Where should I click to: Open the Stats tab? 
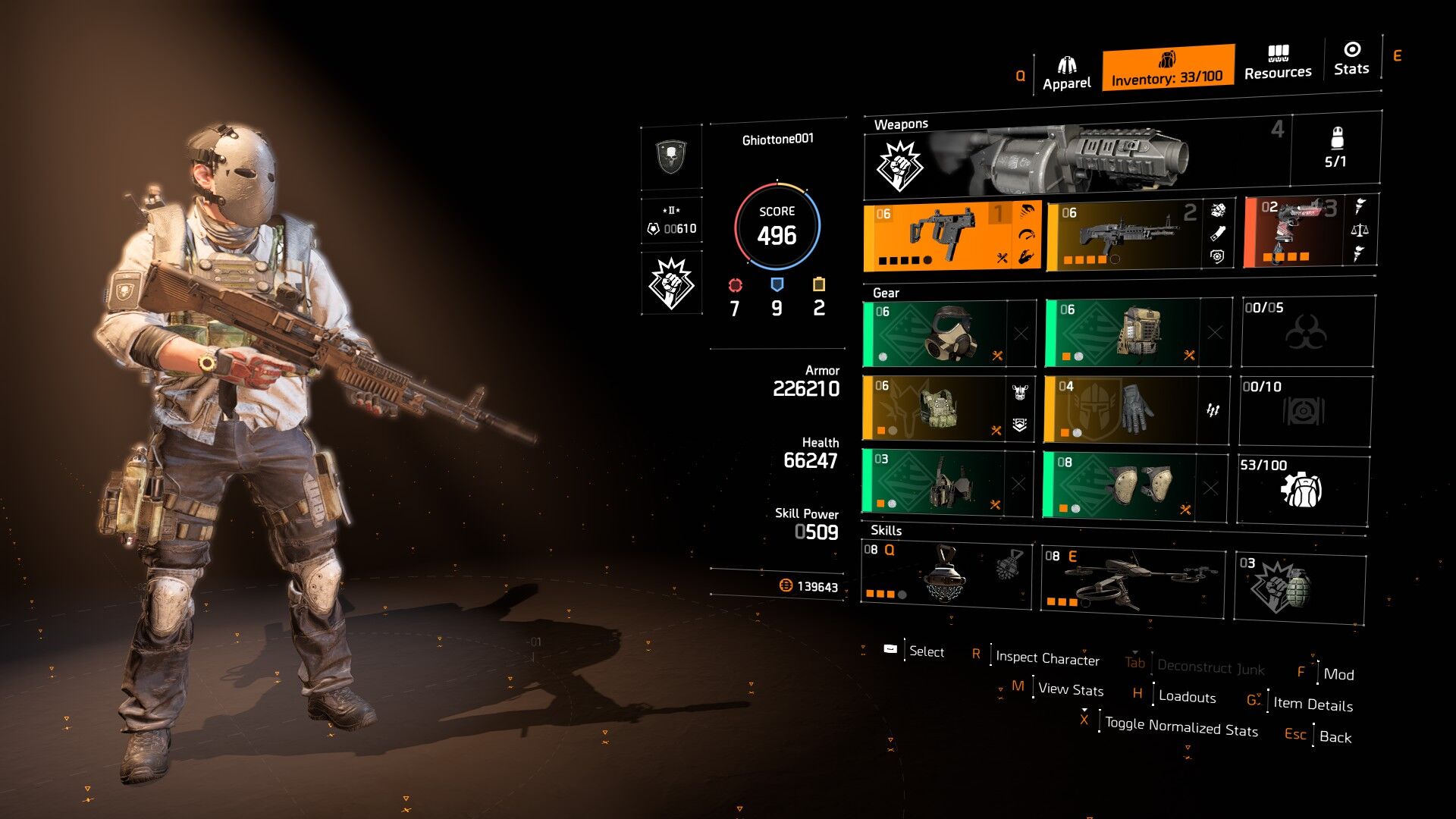(x=1351, y=59)
